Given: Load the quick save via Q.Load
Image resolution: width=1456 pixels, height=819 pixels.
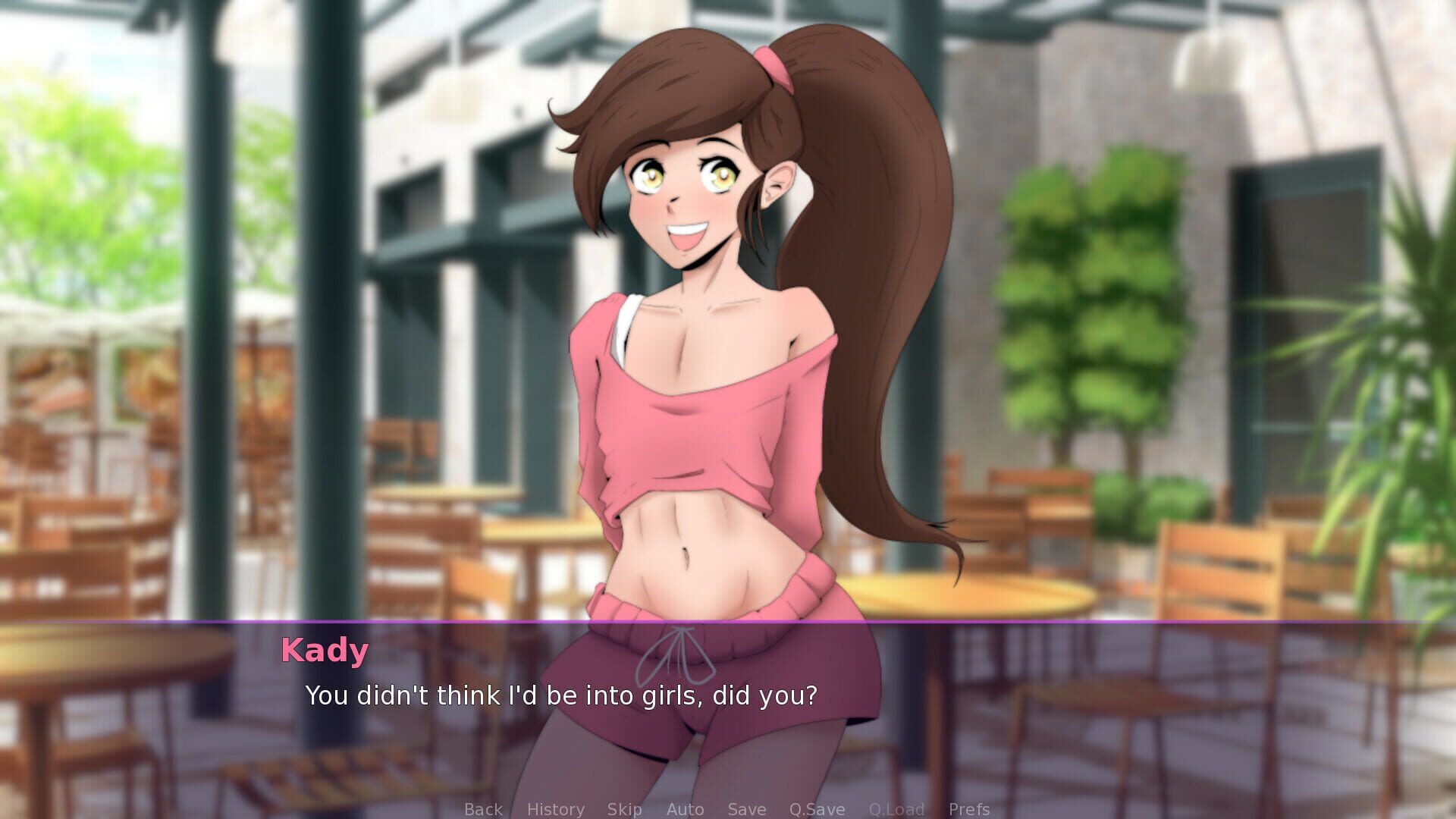Looking at the screenshot, I should [x=898, y=809].
